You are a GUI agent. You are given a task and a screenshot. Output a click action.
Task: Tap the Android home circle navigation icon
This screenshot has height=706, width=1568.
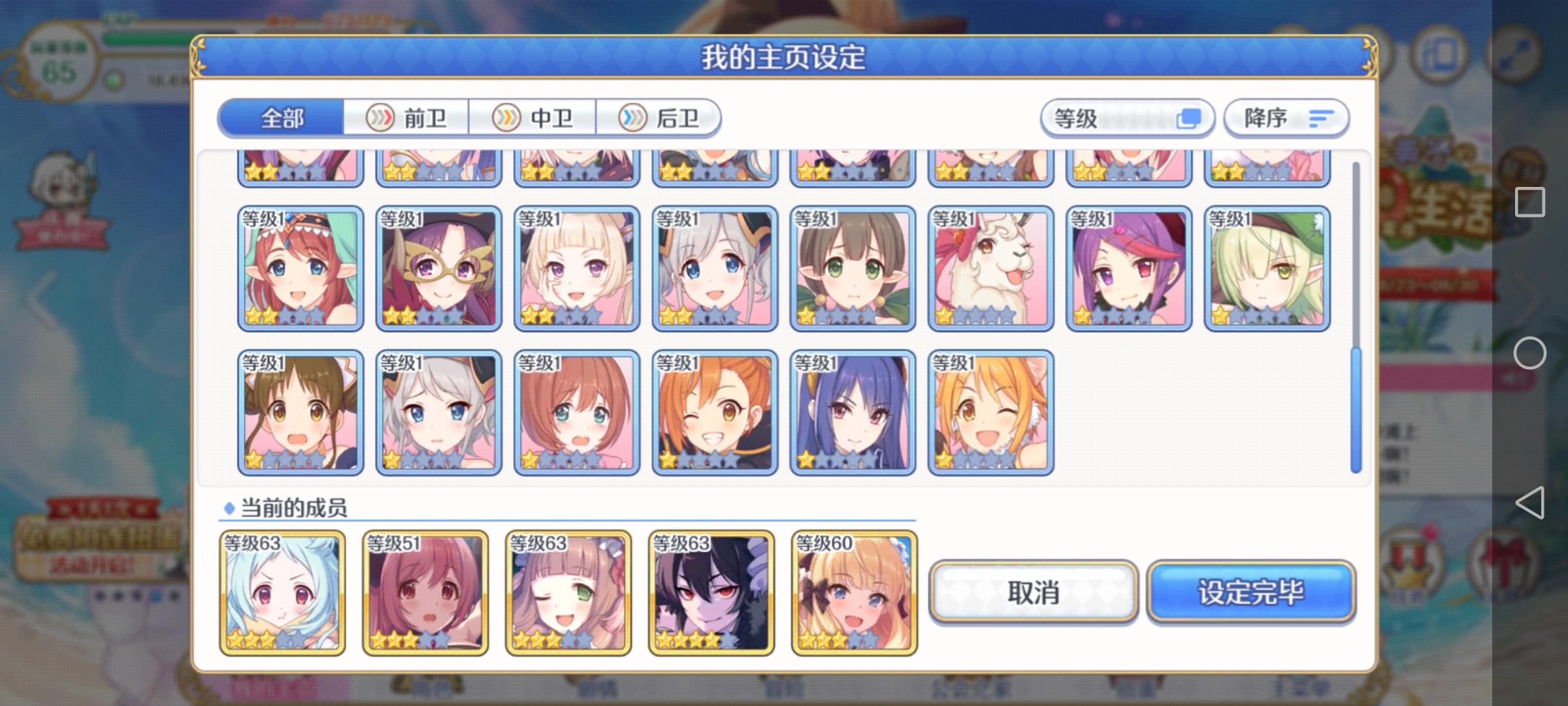(x=1530, y=353)
